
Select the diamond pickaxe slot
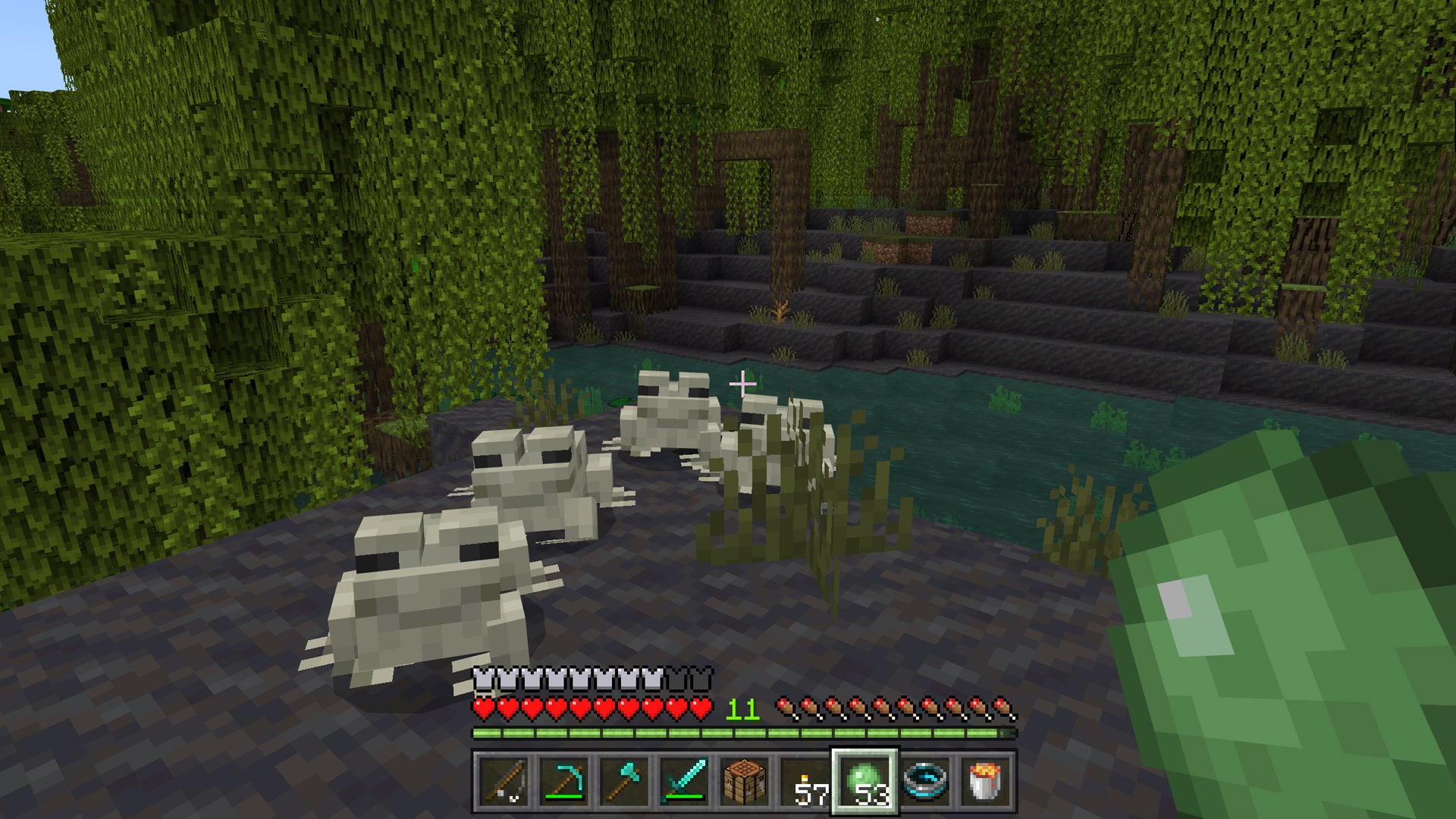coord(563,781)
